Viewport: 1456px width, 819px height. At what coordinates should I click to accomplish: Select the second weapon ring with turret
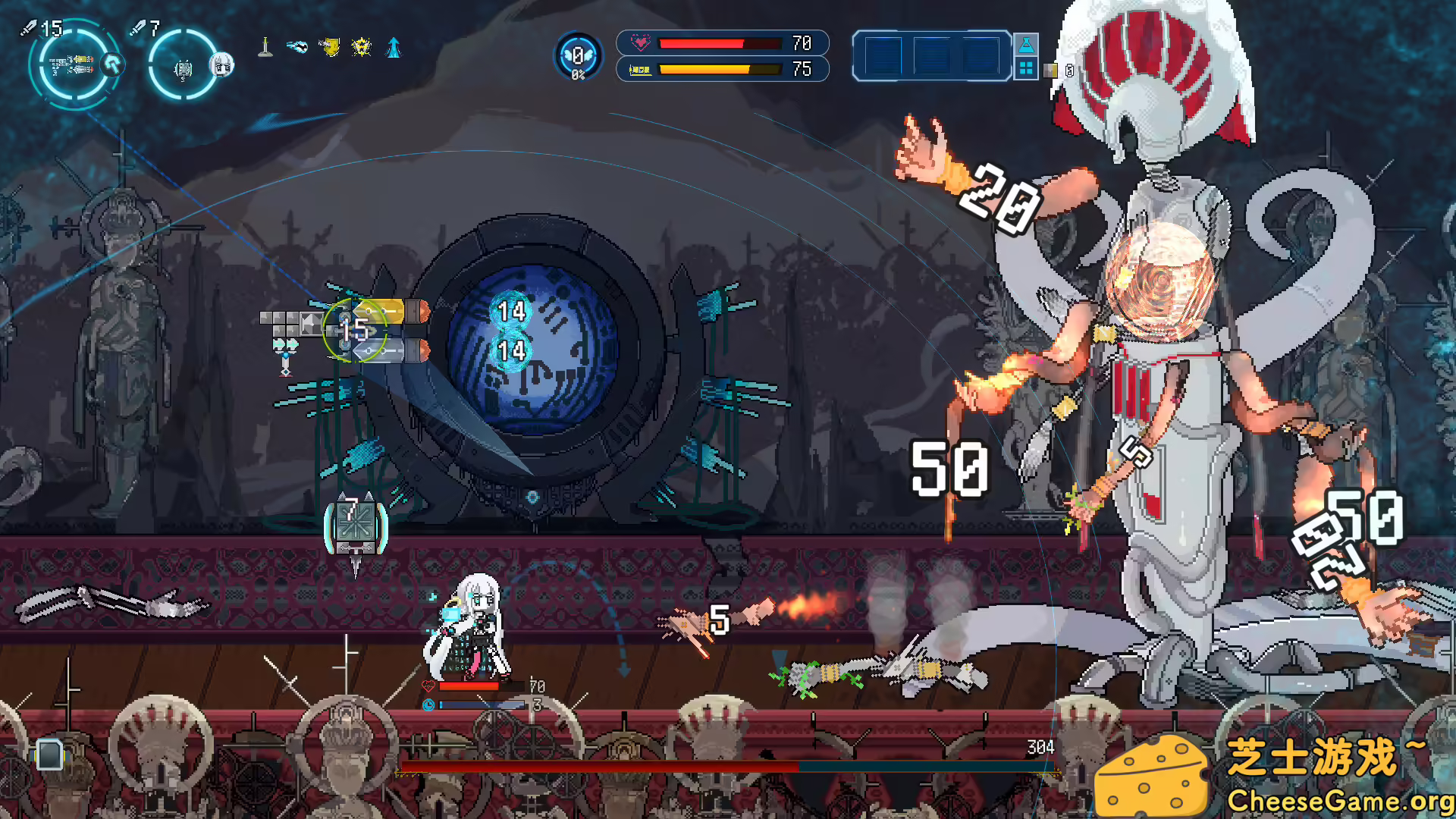point(182,67)
